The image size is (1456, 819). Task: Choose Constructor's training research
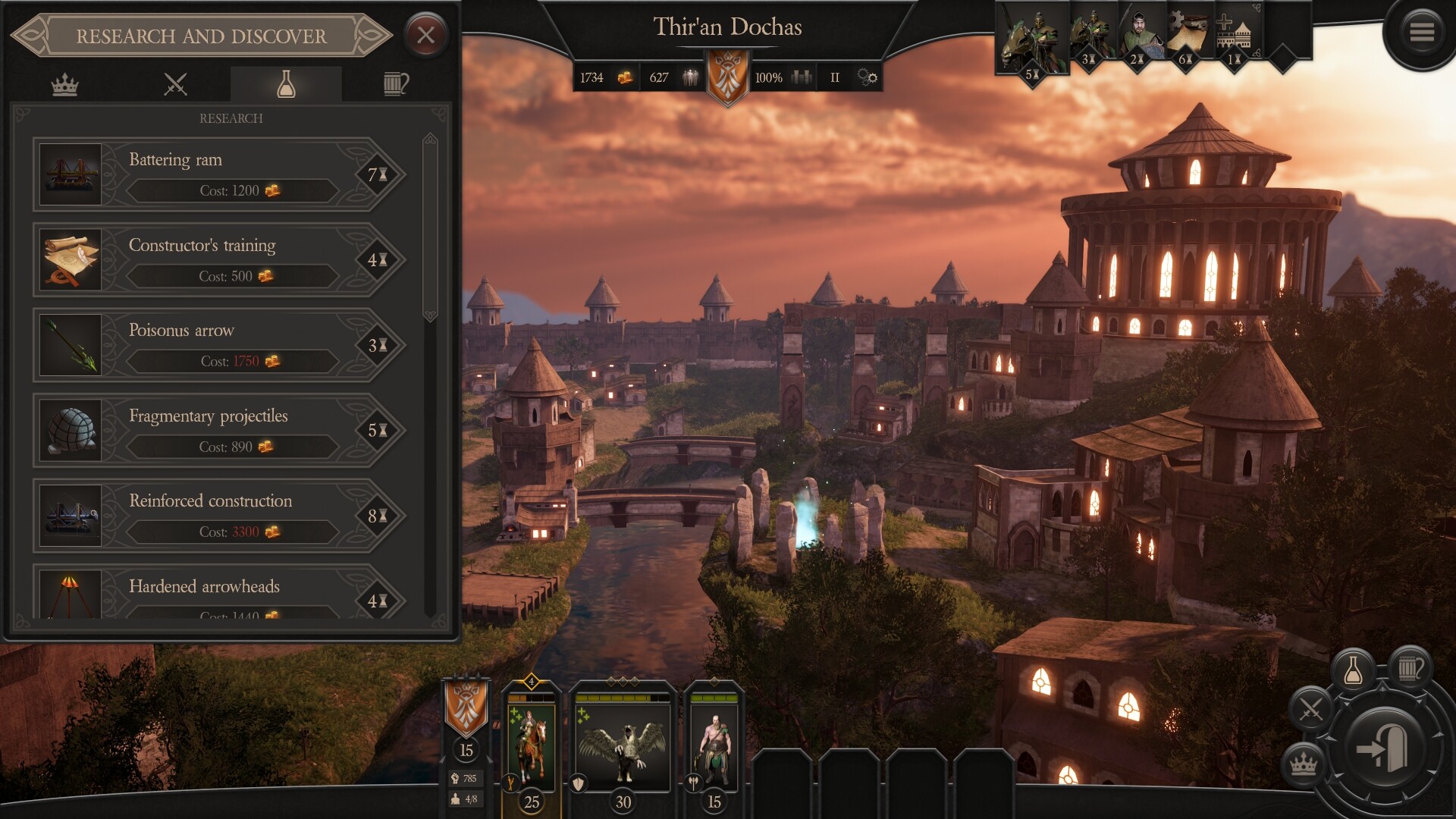click(220, 260)
